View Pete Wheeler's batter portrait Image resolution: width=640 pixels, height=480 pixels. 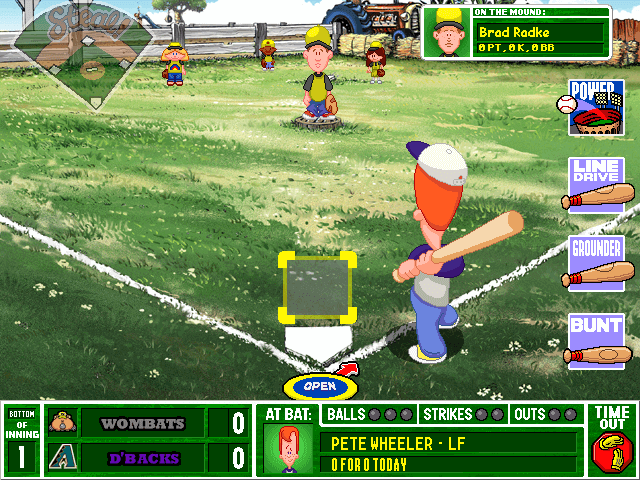coord(289,449)
